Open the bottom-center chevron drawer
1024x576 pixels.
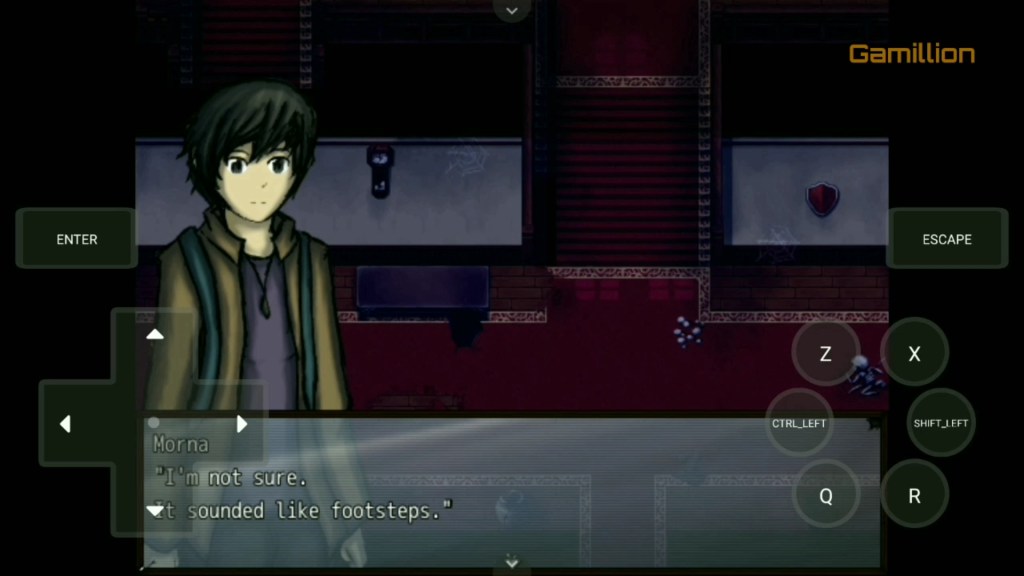click(x=512, y=563)
